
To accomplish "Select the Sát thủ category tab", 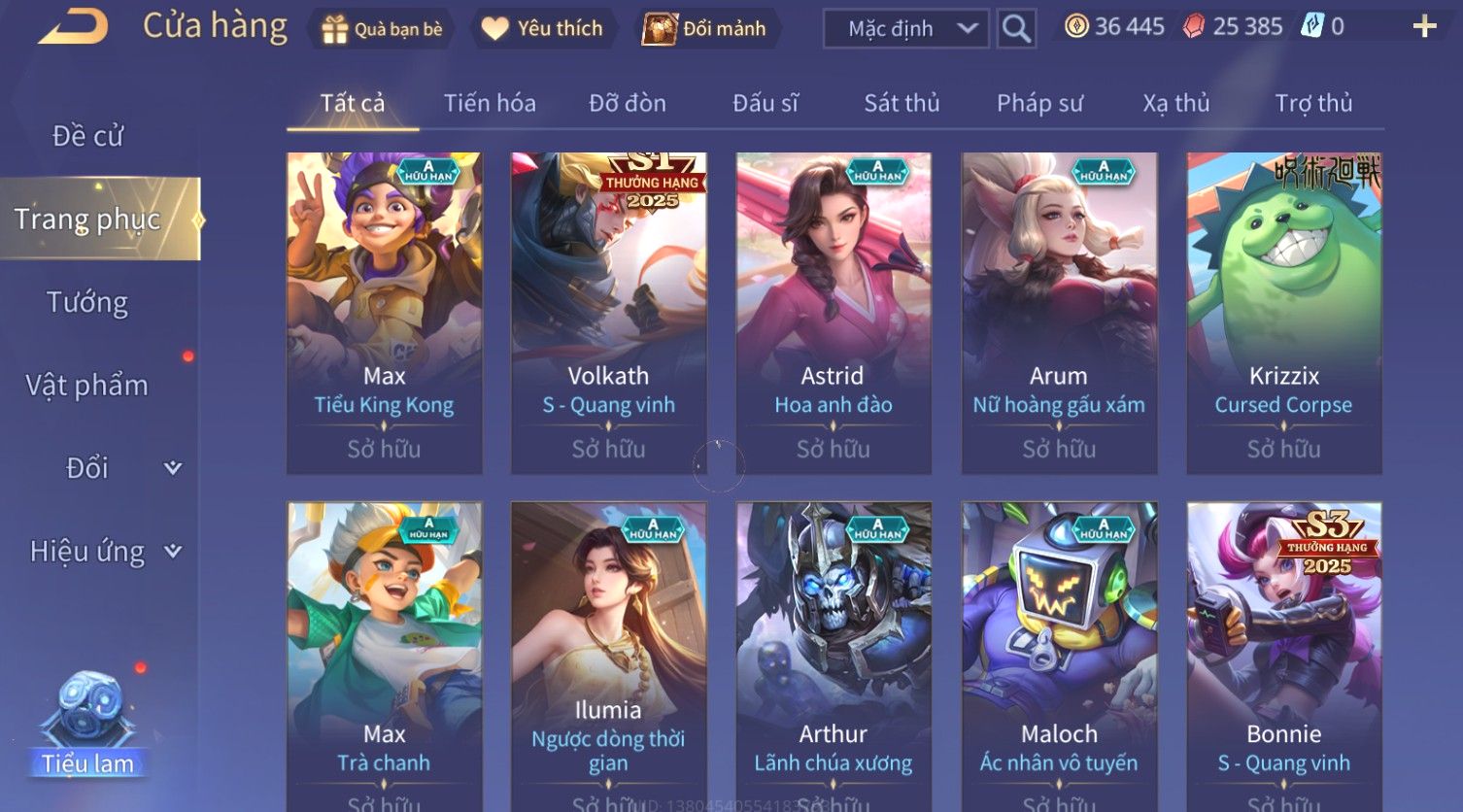I will [x=902, y=103].
